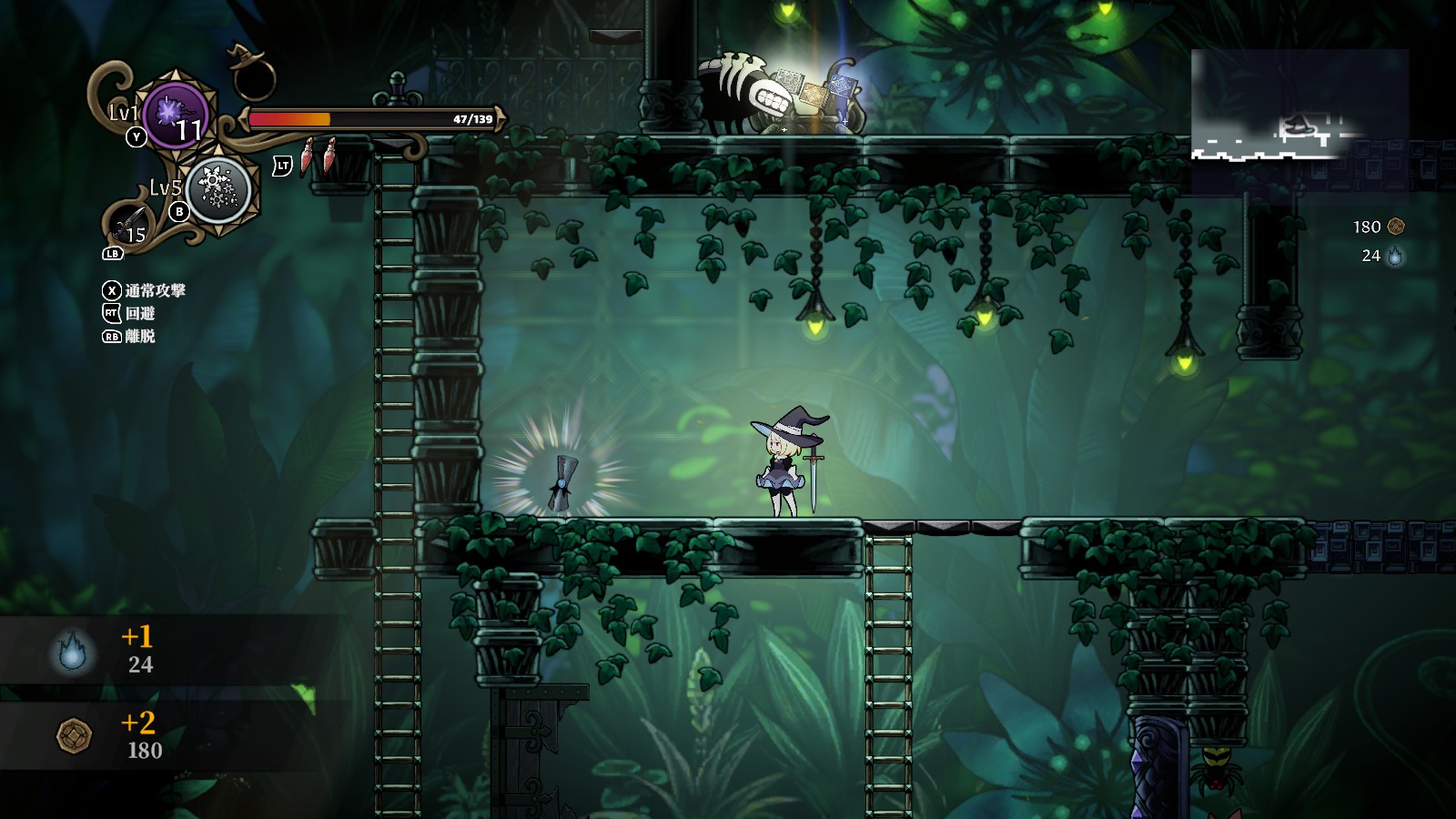
Task: Activate the white snowflake spell icon
Action: [218, 189]
